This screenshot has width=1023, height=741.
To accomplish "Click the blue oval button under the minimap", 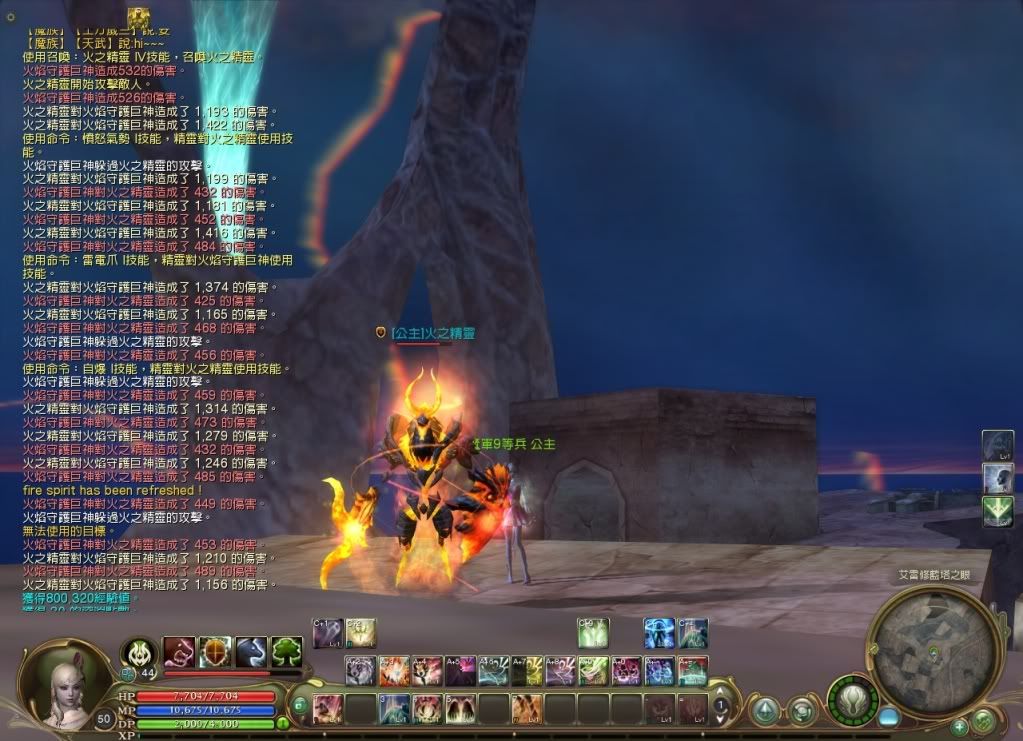I will point(889,717).
